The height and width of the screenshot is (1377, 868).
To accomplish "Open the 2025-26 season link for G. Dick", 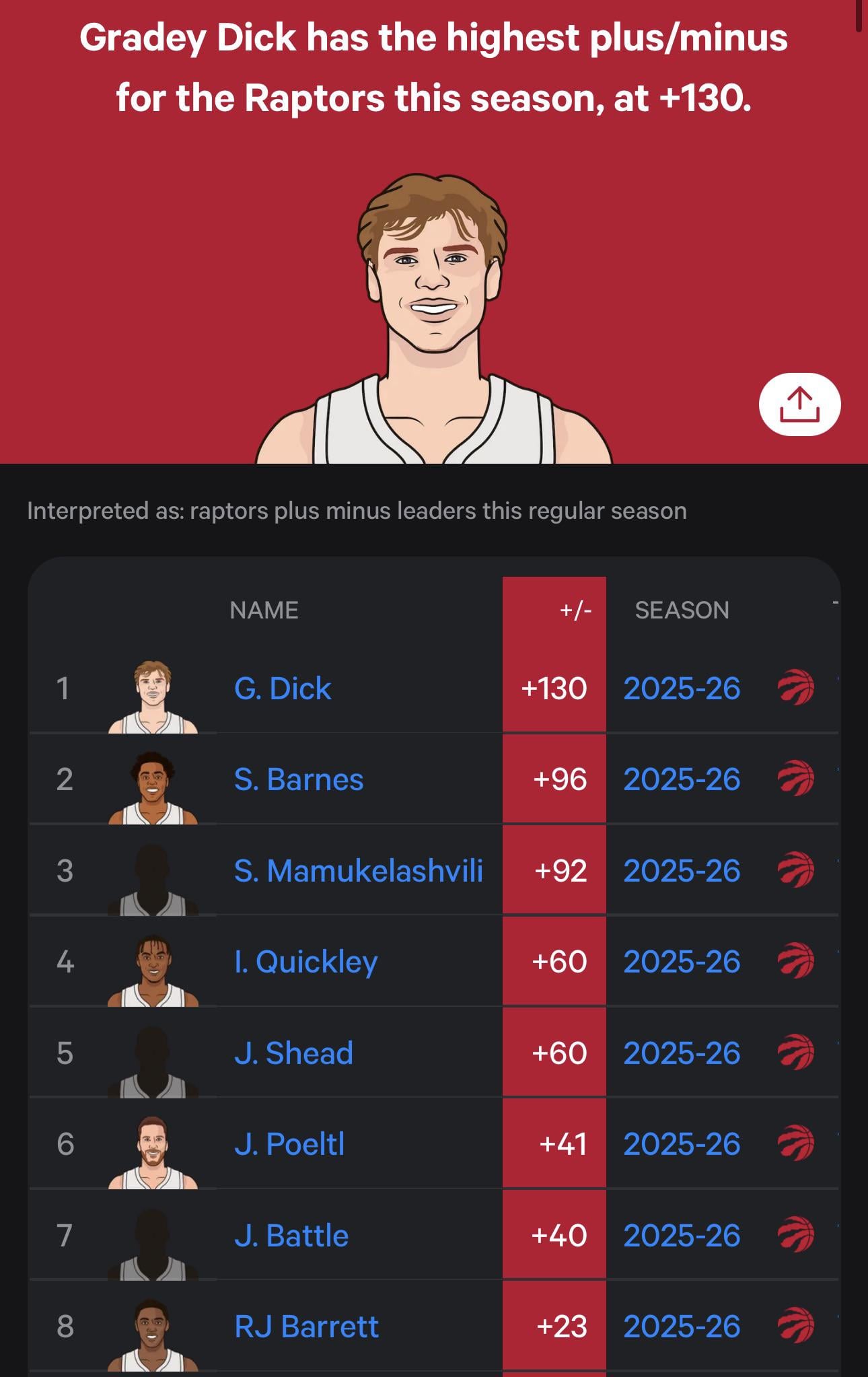I will point(682,688).
